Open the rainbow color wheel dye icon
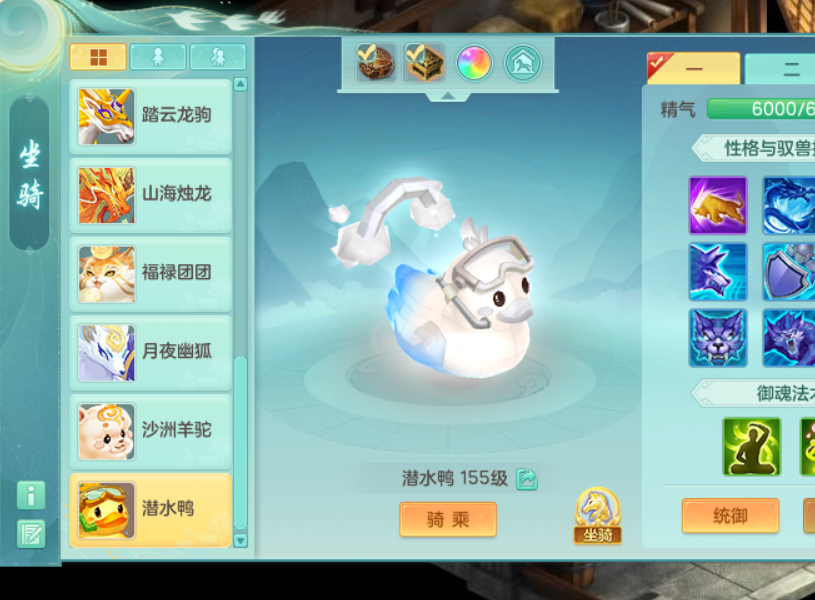 [x=474, y=64]
